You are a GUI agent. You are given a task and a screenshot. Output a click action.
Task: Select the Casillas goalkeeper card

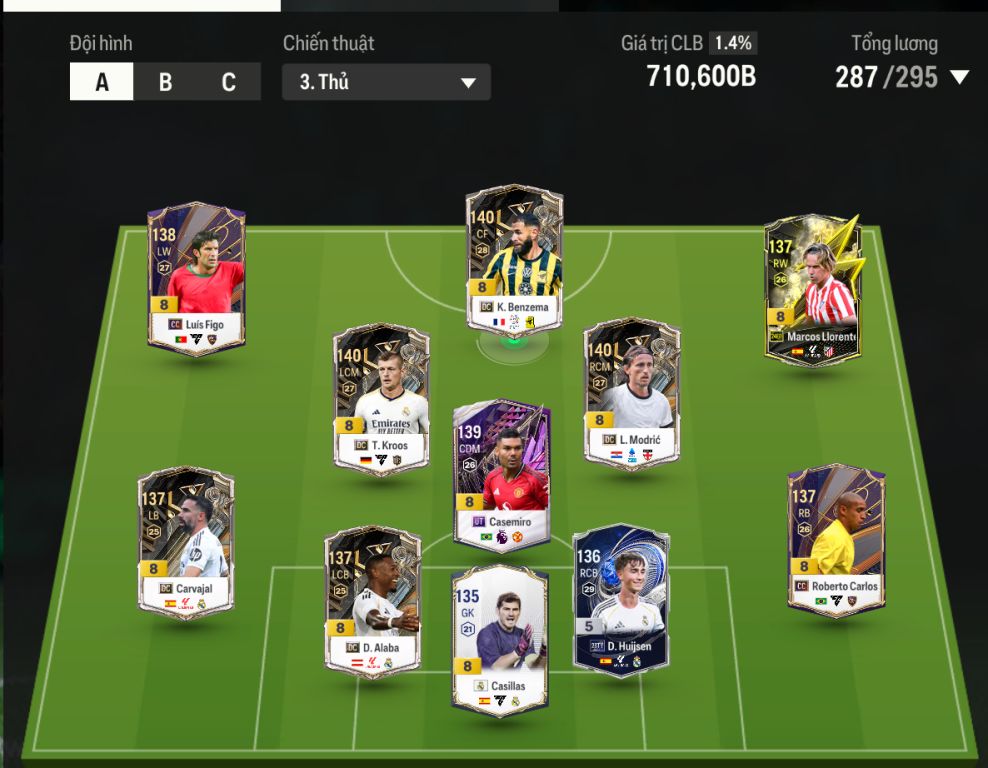point(499,640)
